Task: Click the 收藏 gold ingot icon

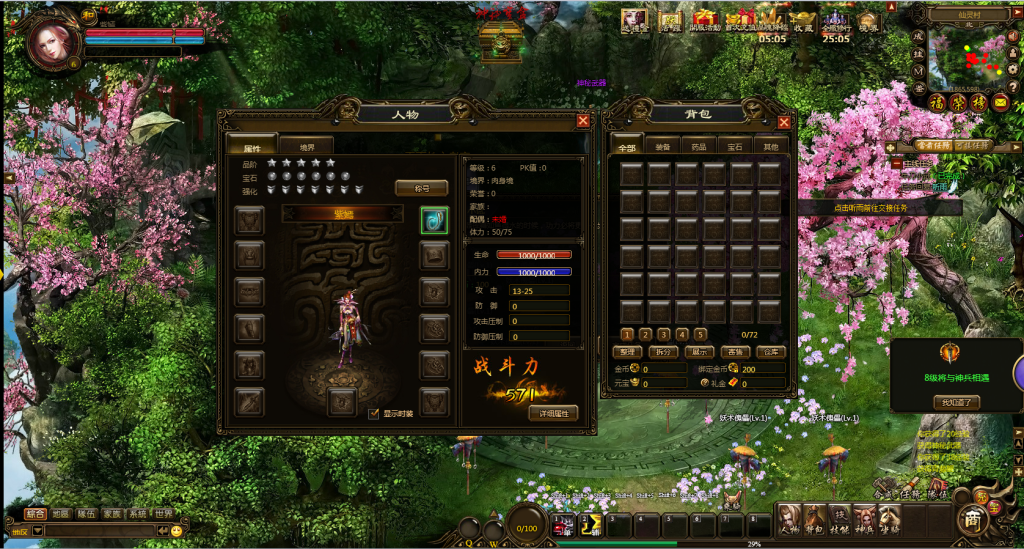Action: click(x=803, y=20)
